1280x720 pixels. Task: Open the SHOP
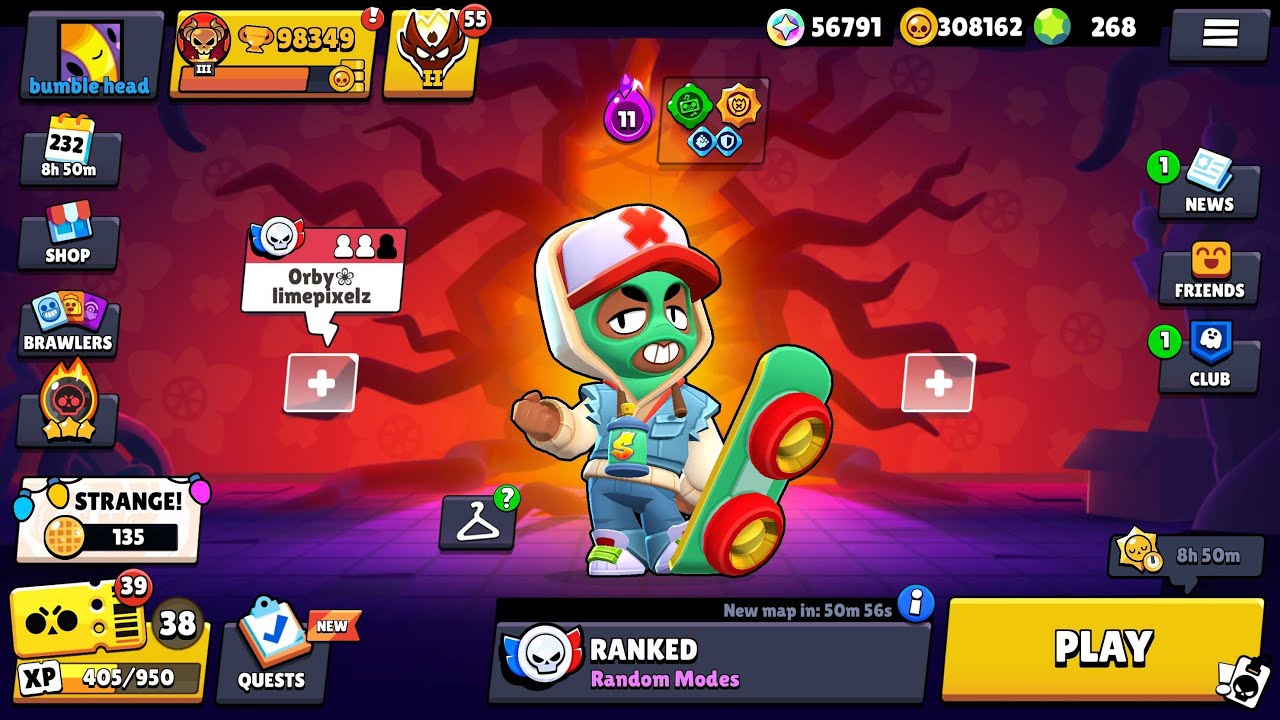(x=68, y=236)
